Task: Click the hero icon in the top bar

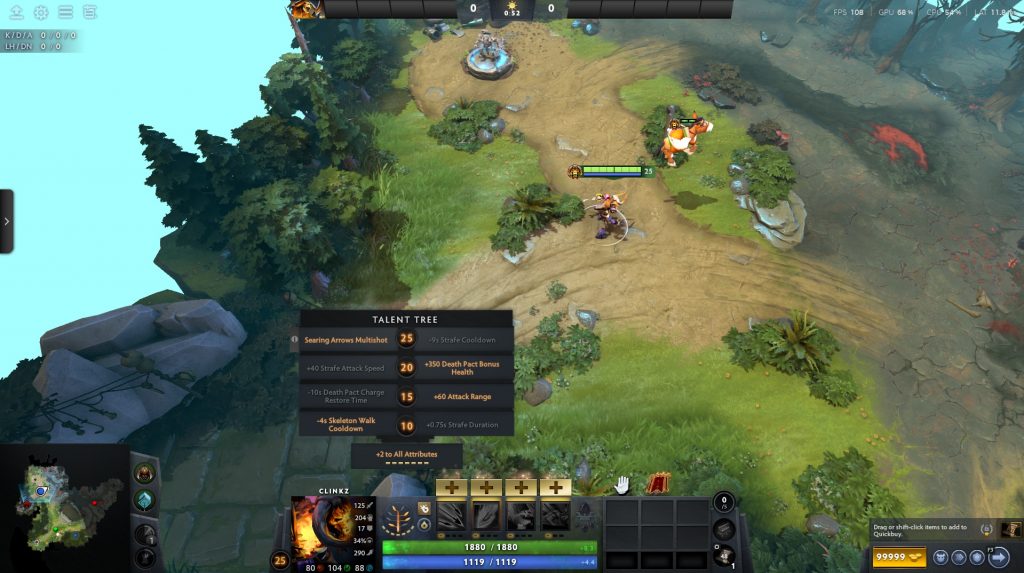Action: click(304, 10)
